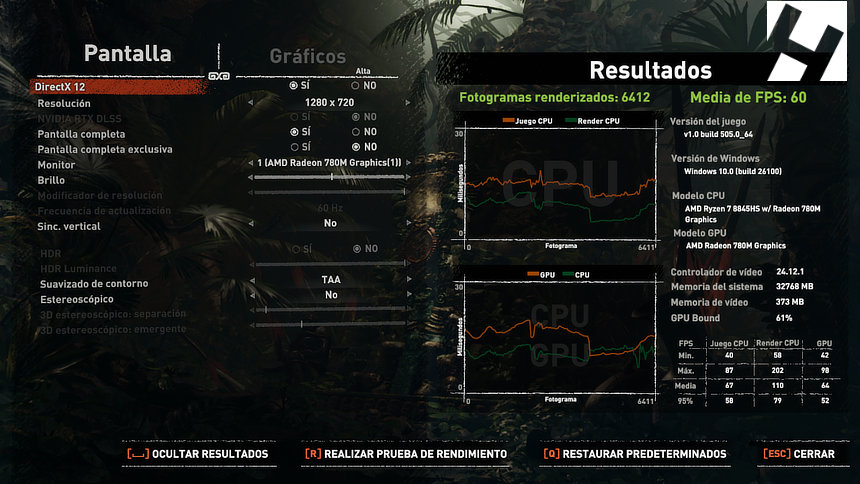Change Monitor with the right arrow
The height and width of the screenshot is (484, 860).
pyautogui.click(x=408, y=163)
